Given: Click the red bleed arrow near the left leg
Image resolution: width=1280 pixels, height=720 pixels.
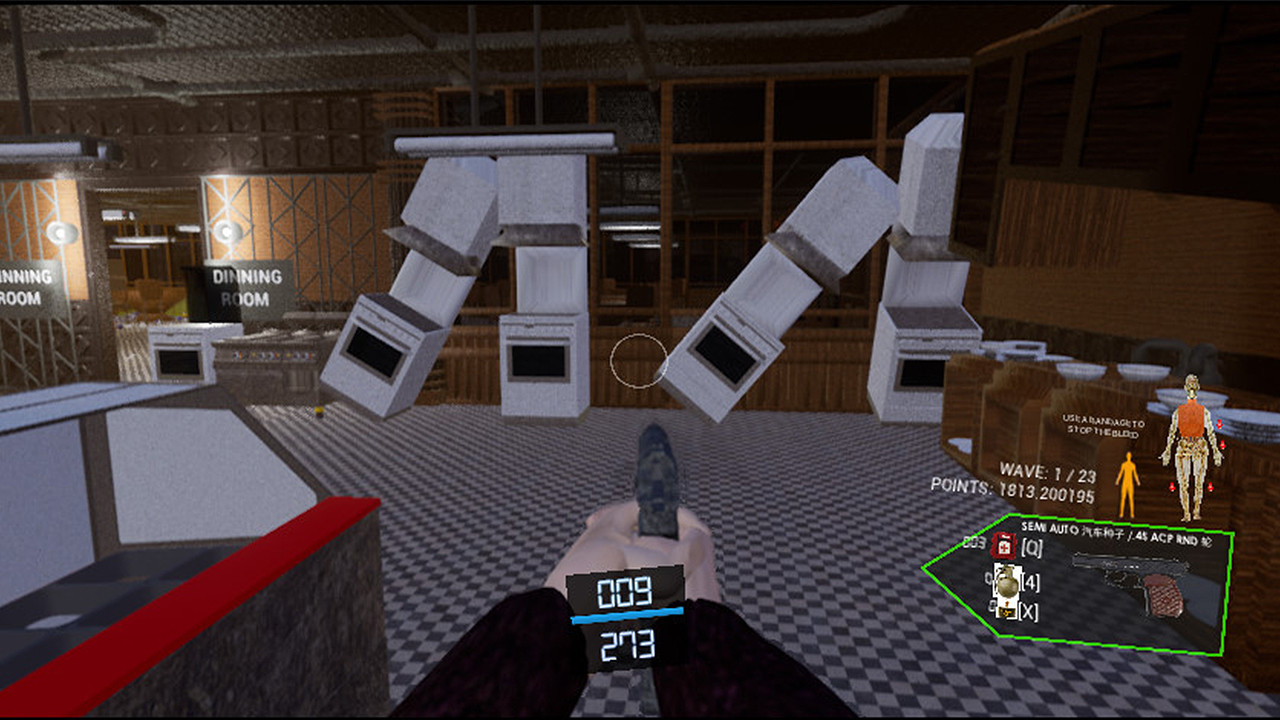Looking at the screenshot, I should coord(1172,487).
